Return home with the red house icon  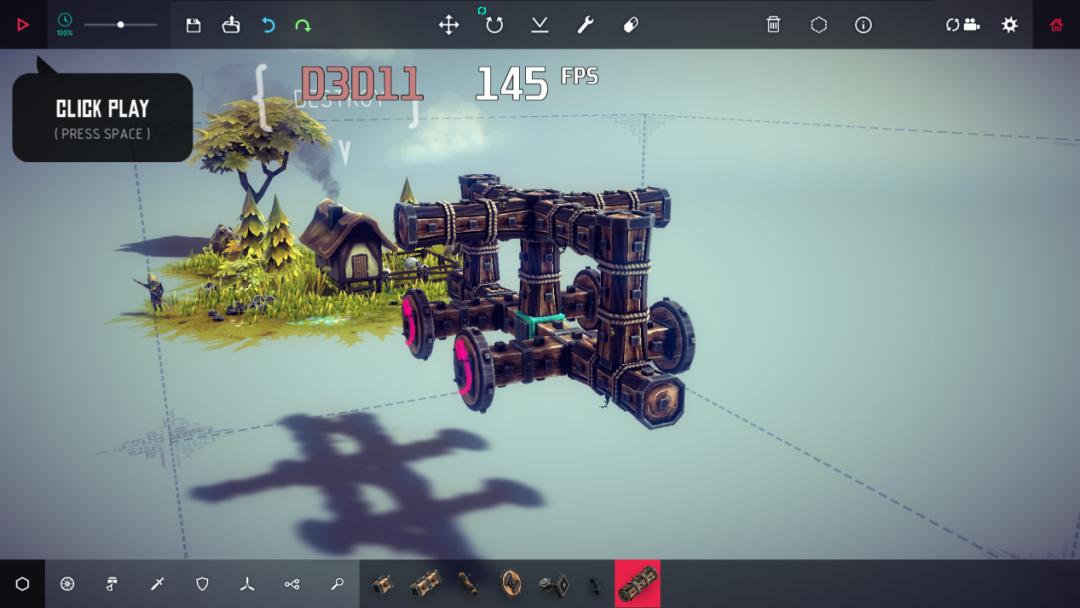coord(1056,25)
